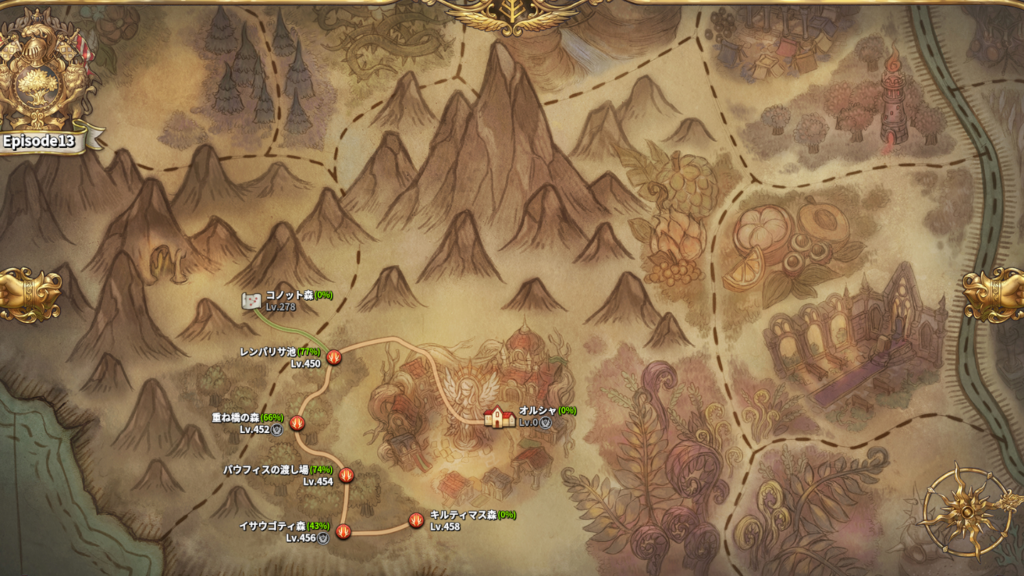Go to the next map page with right golden arrow

click(x=994, y=294)
